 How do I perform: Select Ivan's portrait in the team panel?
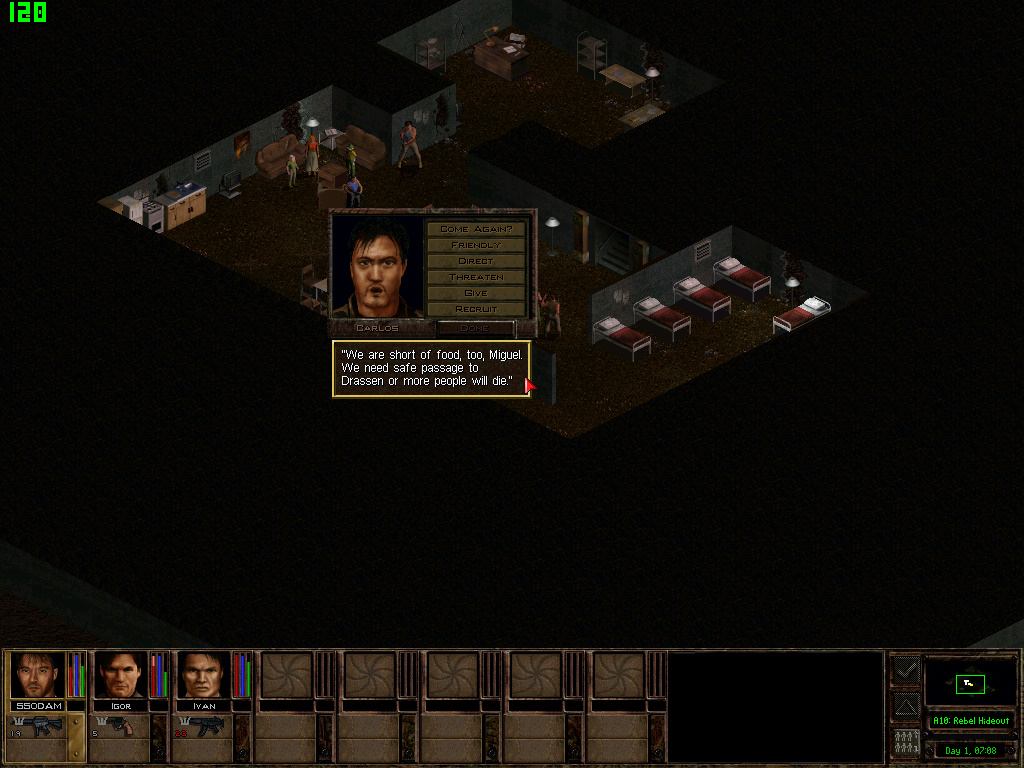tap(204, 675)
